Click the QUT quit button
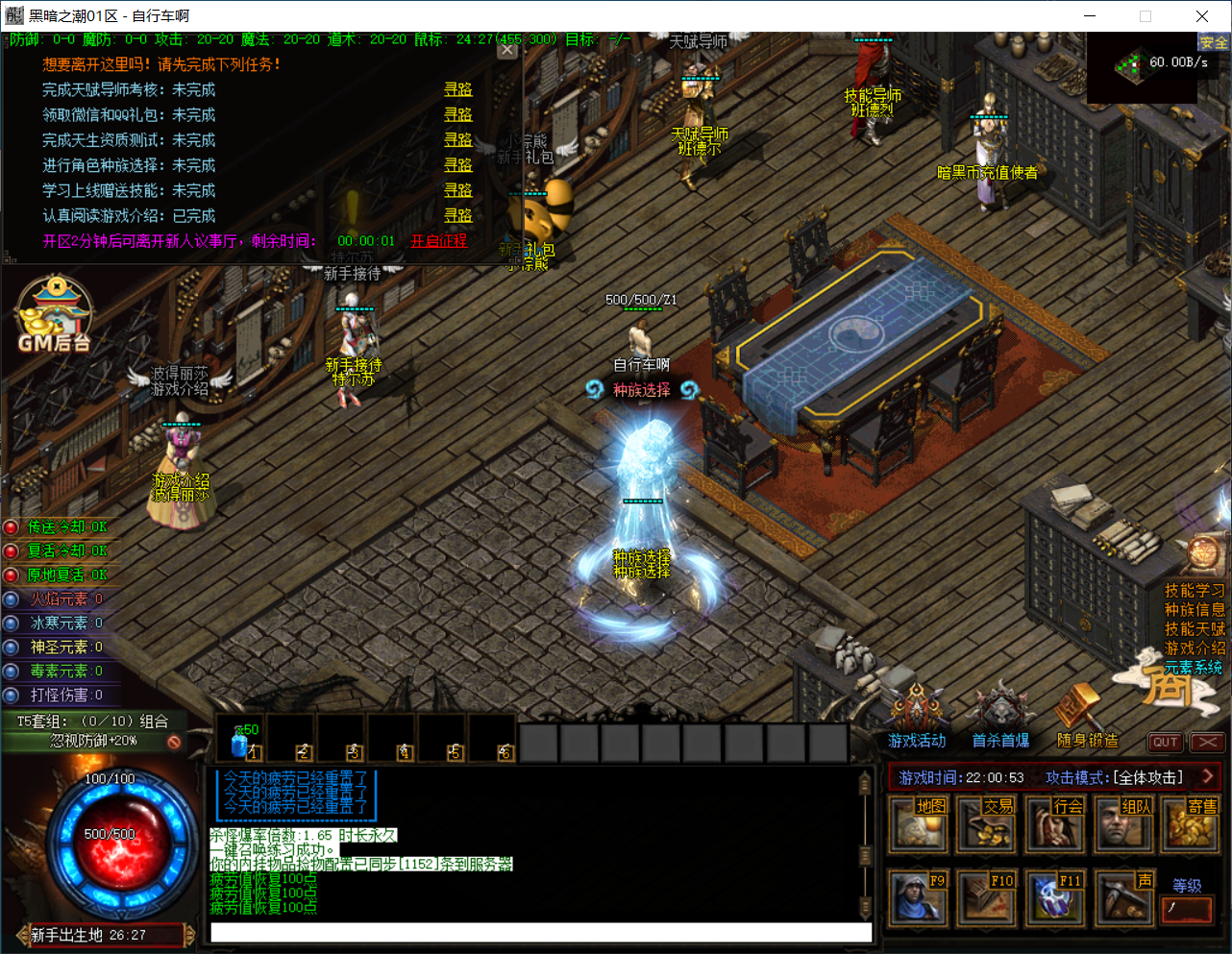 tap(1165, 742)
